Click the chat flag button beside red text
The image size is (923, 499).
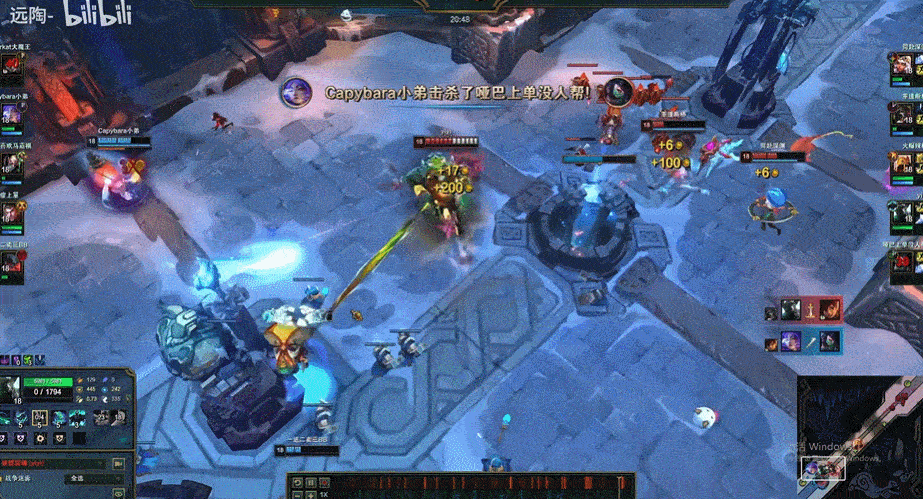(x=120, y=464)
